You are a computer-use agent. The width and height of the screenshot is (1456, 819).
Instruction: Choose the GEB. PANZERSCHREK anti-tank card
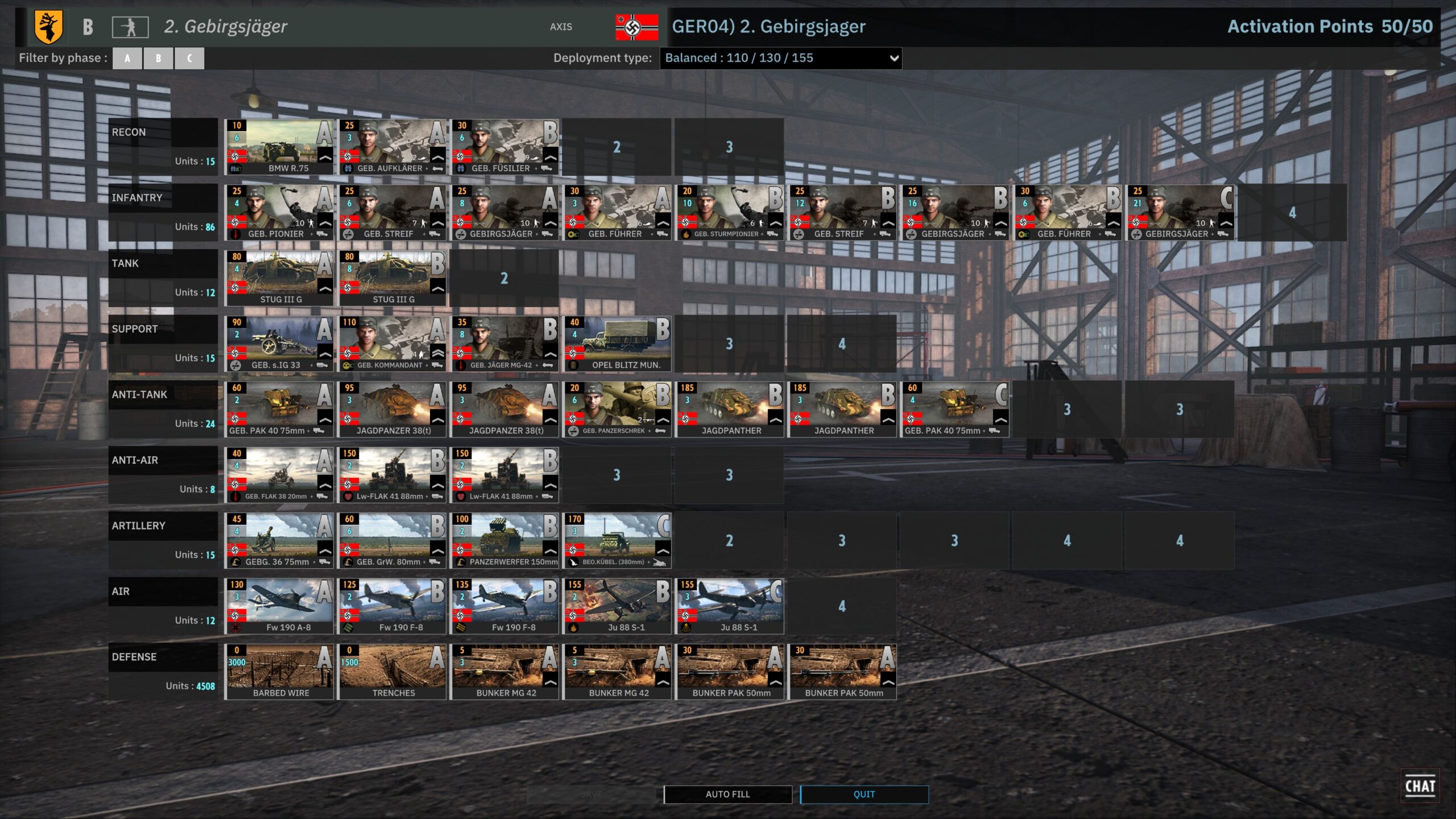click(617, 409)
